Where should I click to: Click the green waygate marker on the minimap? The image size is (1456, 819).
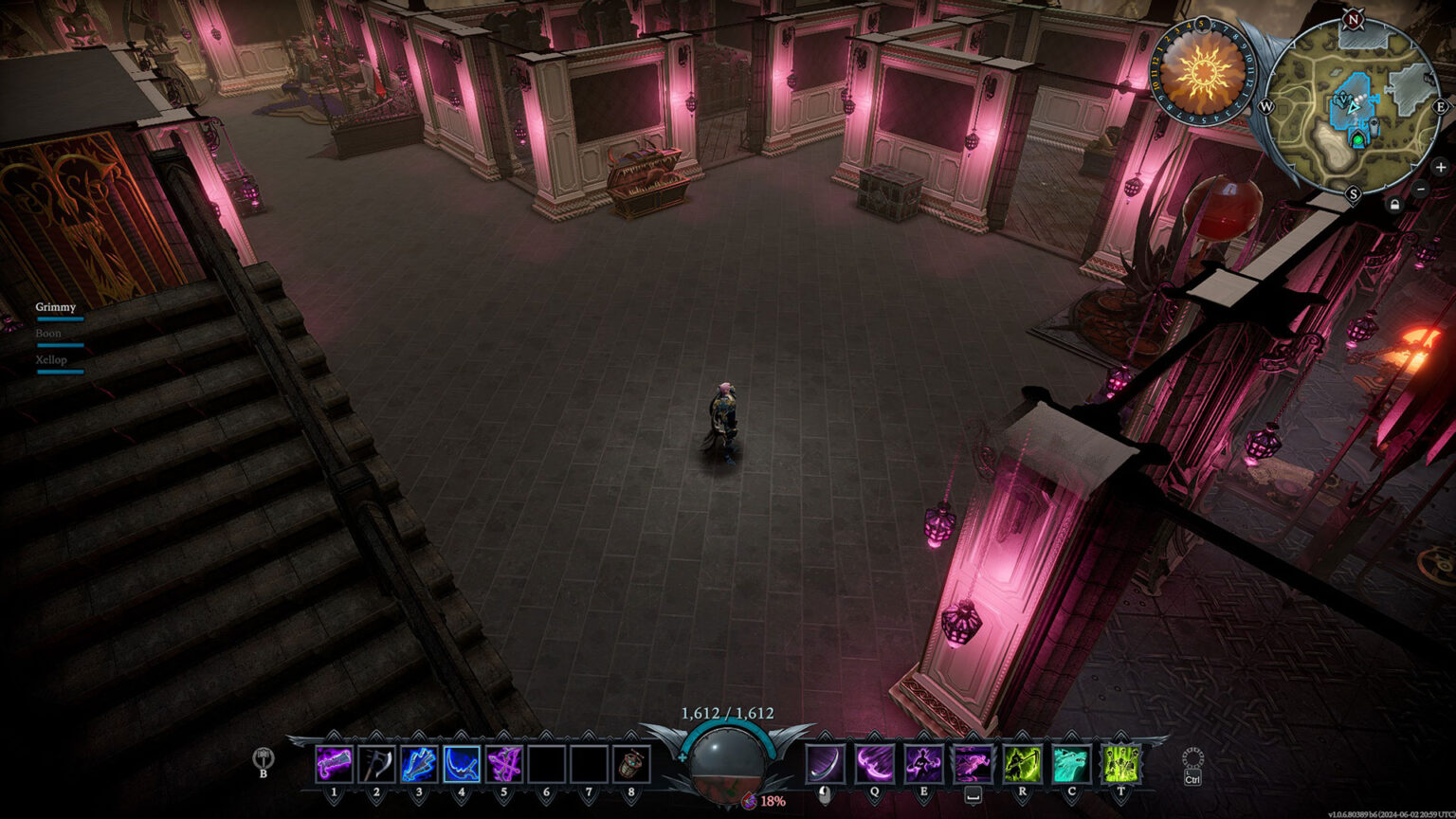(x=1359, y=141)
